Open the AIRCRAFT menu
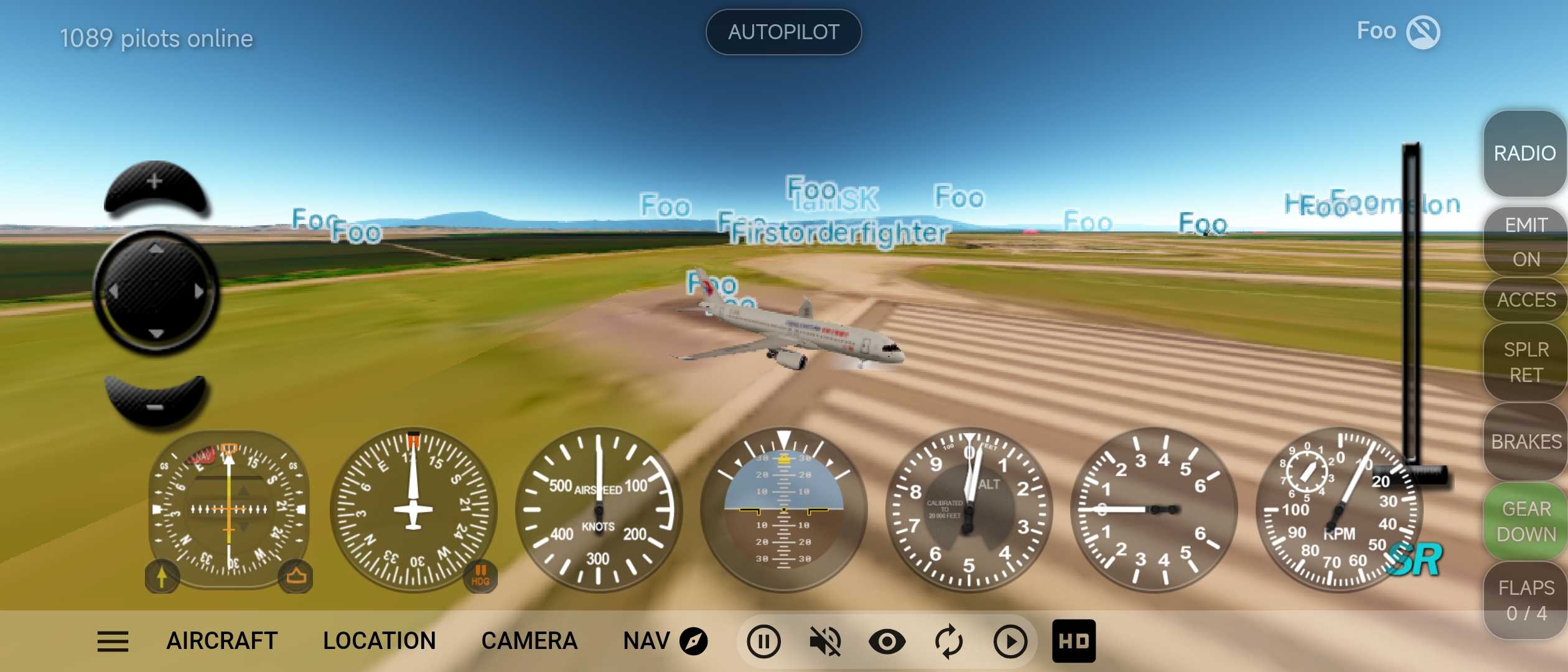 click(222, 641)
